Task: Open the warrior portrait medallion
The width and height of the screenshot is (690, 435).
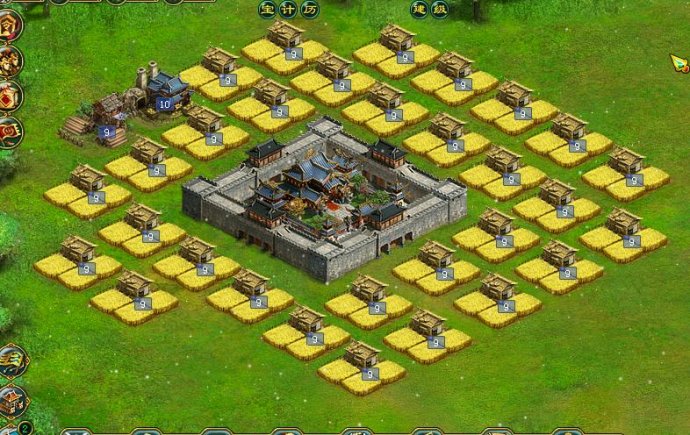Action: pyautogui.click(x=8, y=62)
